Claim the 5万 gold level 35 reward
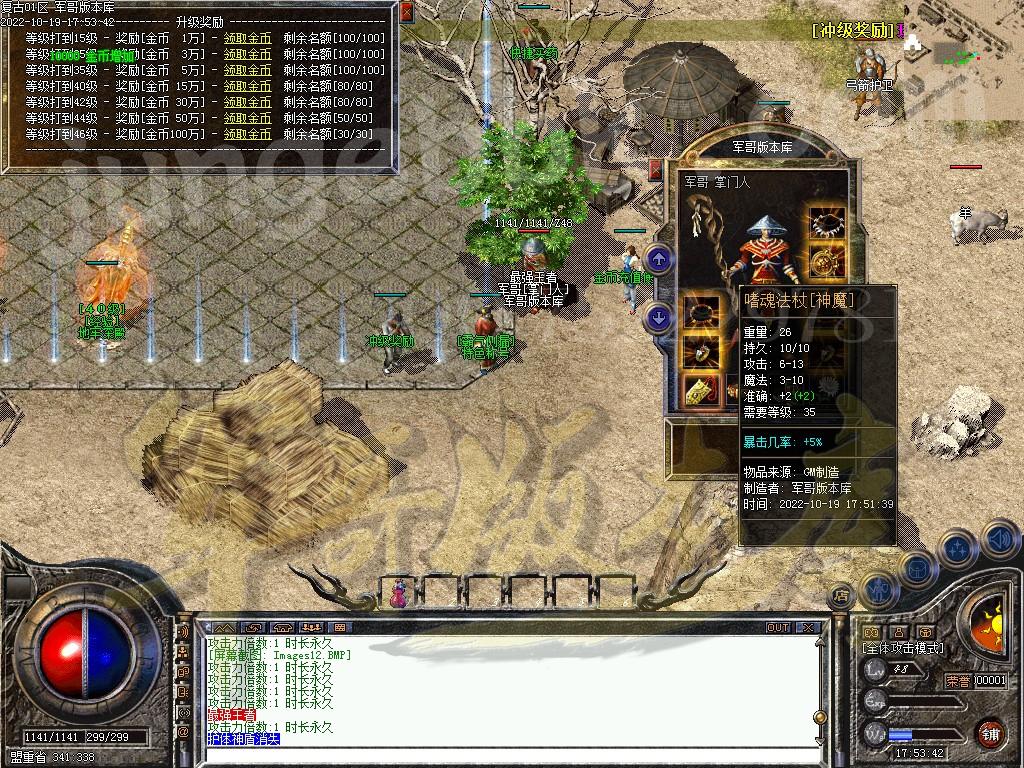 (x=247, y=70)
